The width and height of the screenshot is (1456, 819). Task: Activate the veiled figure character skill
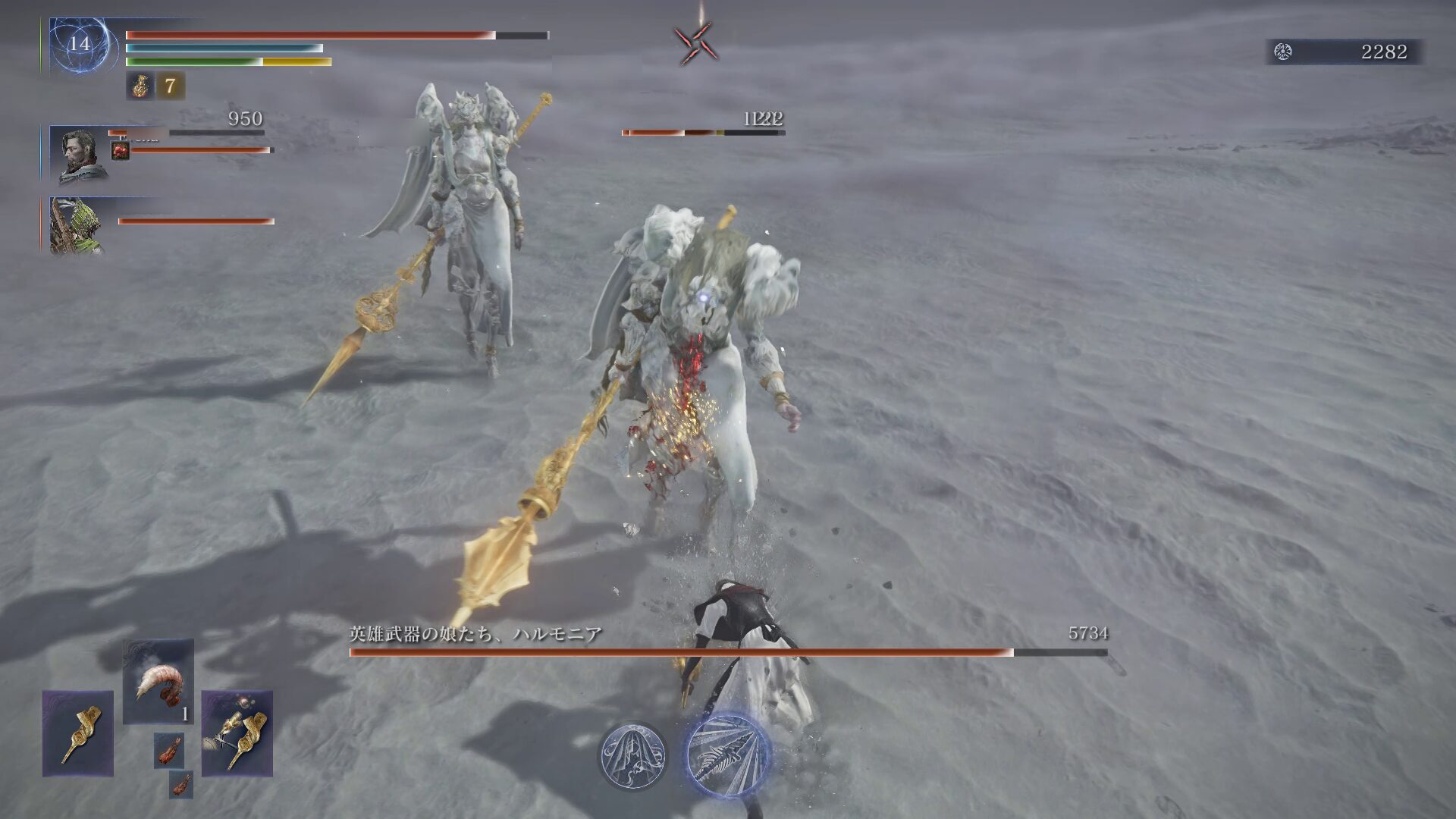pyautogui.click(x=633, y=755)
